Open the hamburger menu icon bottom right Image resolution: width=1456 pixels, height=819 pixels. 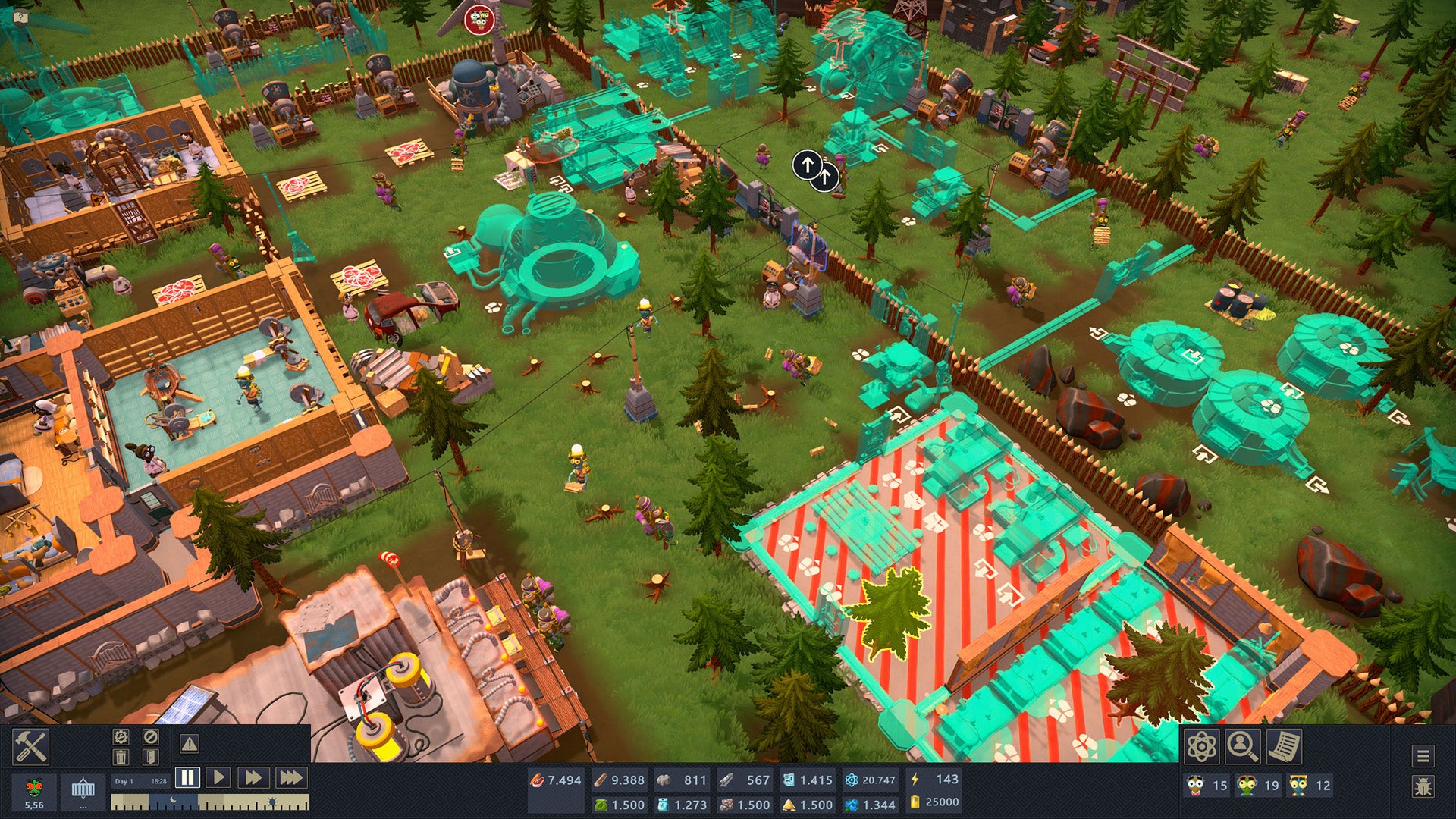tap(1423, 756)
